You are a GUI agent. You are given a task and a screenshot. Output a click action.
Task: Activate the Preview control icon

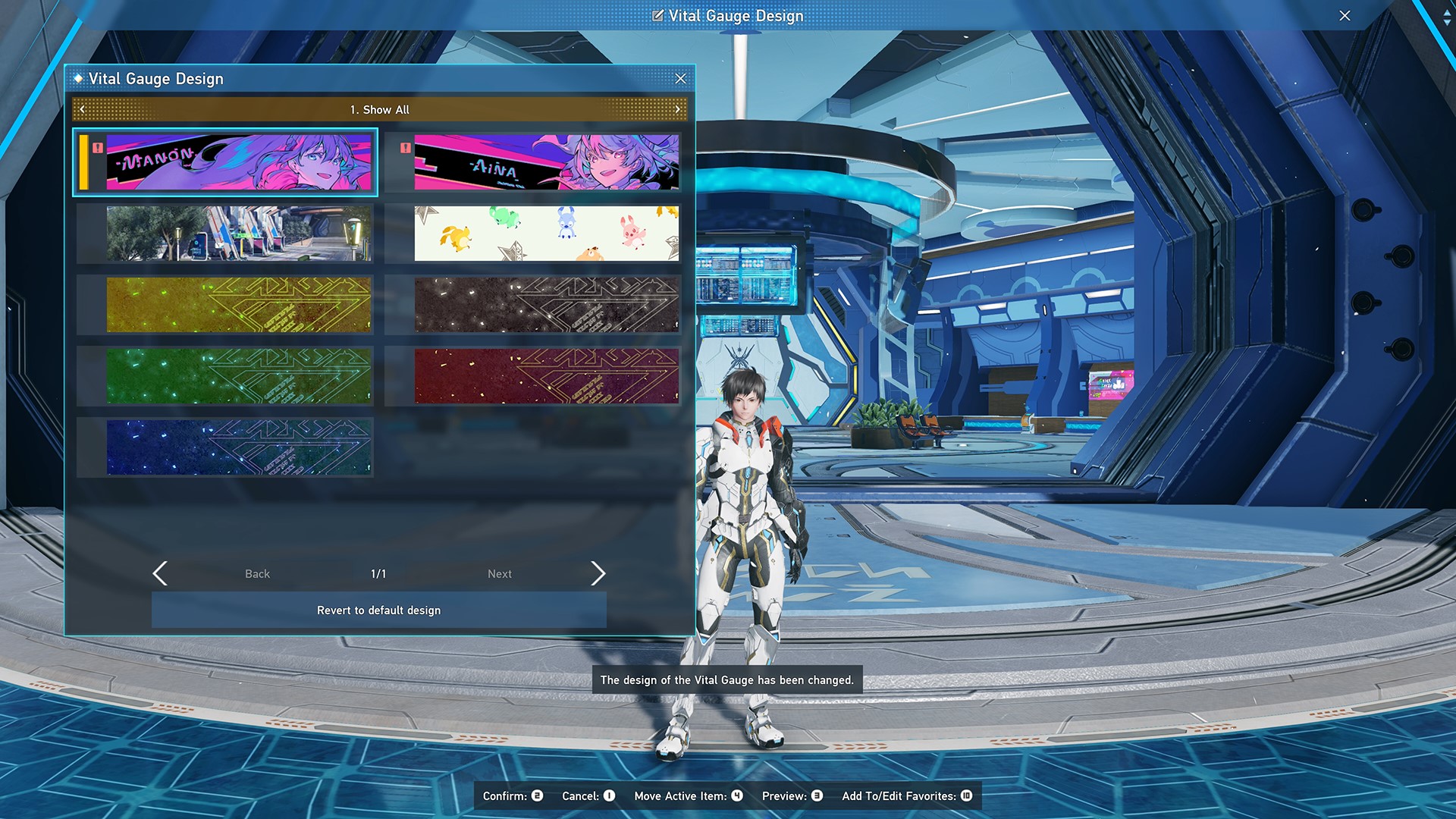click(x=817, y=796)
